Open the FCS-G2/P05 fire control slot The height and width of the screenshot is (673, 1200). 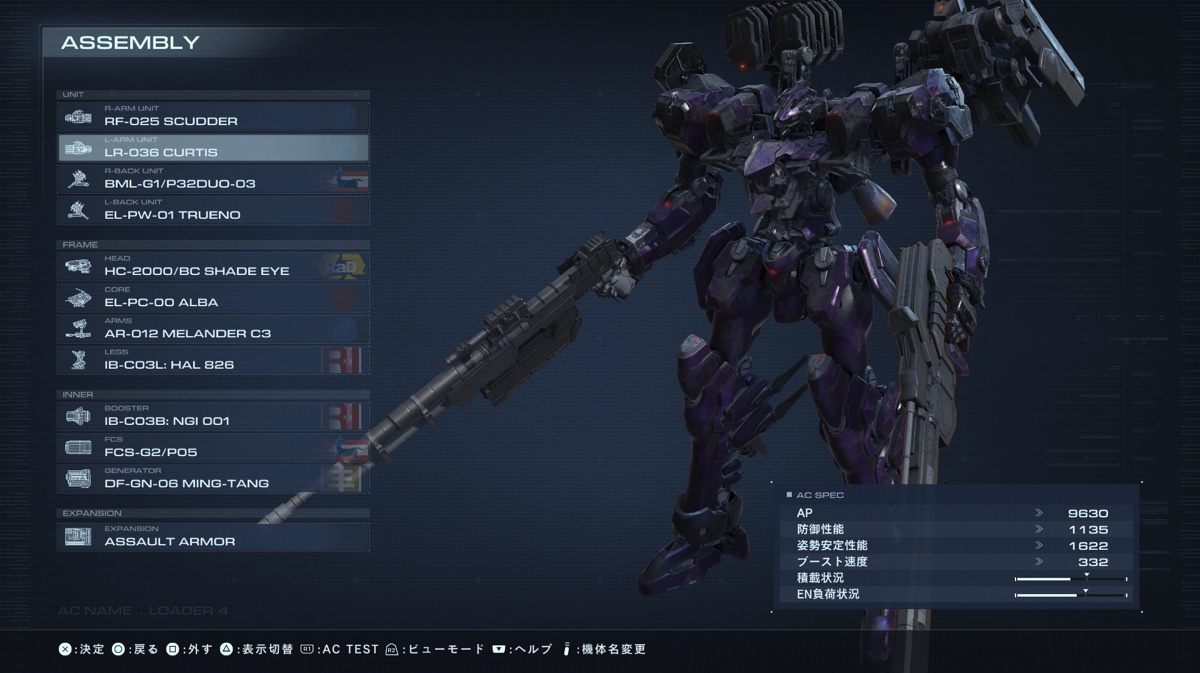click(x=213, y=447)
